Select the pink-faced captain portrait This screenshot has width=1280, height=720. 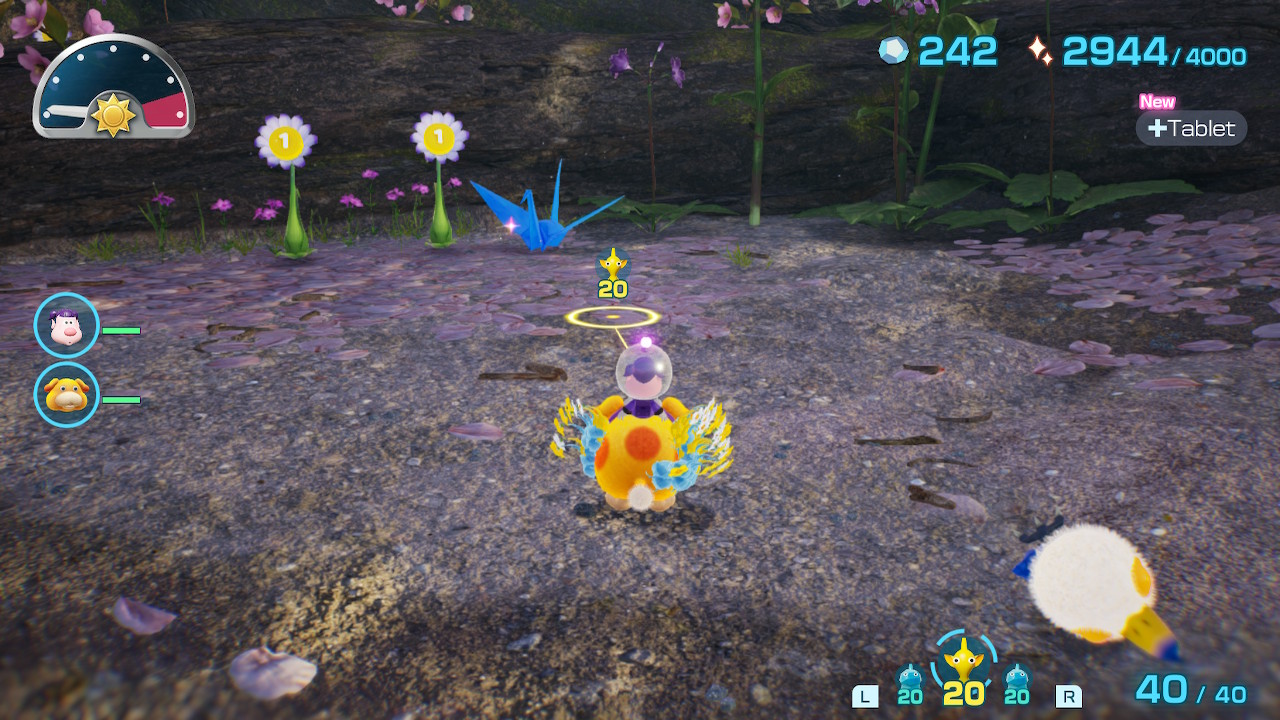pyautogui.click(x=66, y=325)
